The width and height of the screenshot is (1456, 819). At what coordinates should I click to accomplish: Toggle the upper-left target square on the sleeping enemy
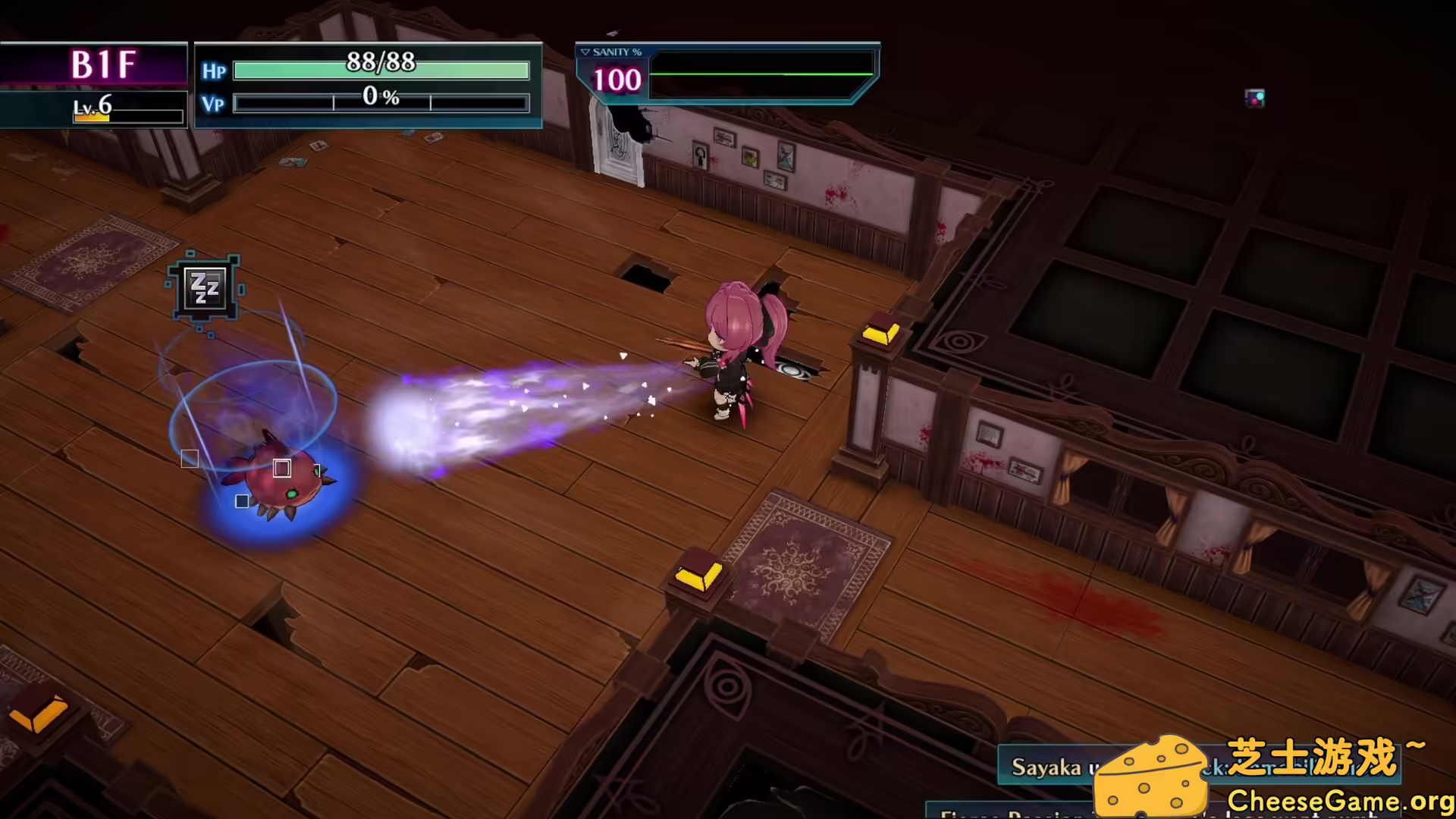(189, 458)
